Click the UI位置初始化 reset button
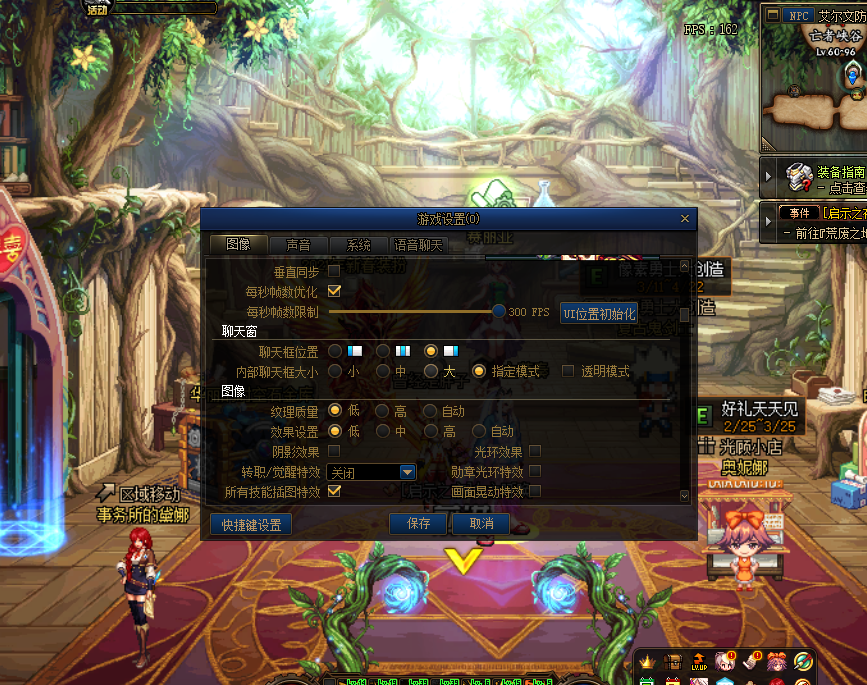Image resolution: width=867 pixels, height=685 pixels. [x=599, y=313]
